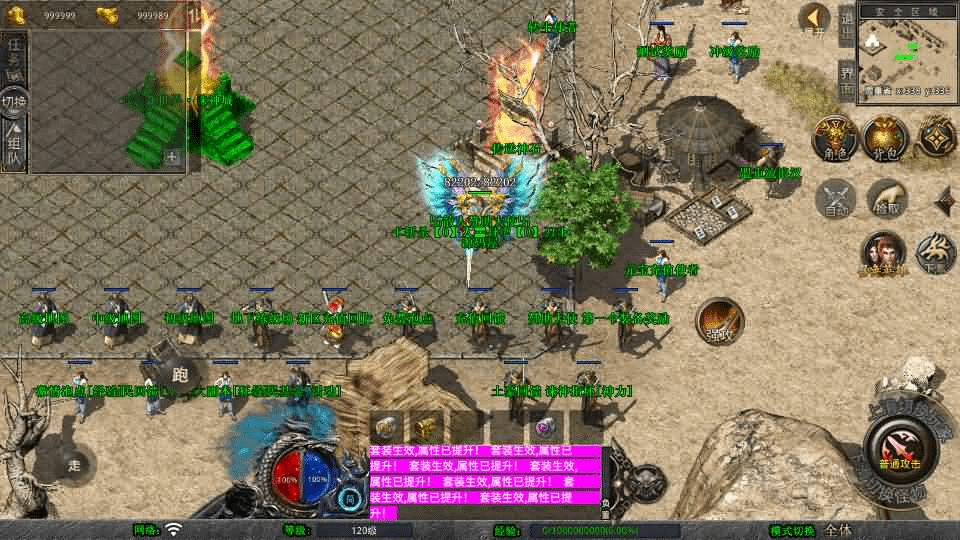This screenshot has height=540, width=960.
Task: Click the 强攻 power attack skill
Action: point(719,320)
